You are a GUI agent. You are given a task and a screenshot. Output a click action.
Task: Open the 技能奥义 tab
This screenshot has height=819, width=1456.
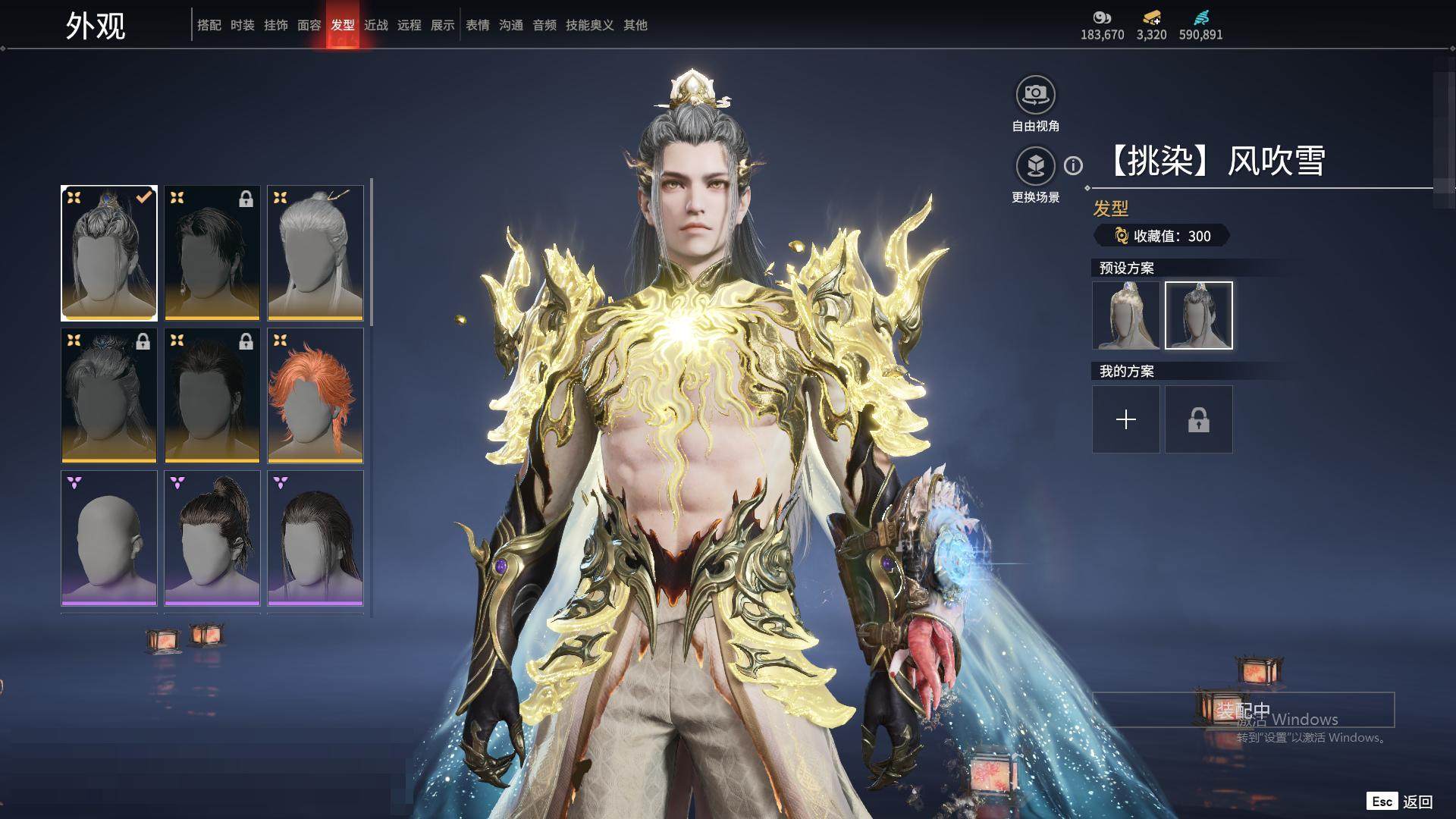tap(589, 25)
